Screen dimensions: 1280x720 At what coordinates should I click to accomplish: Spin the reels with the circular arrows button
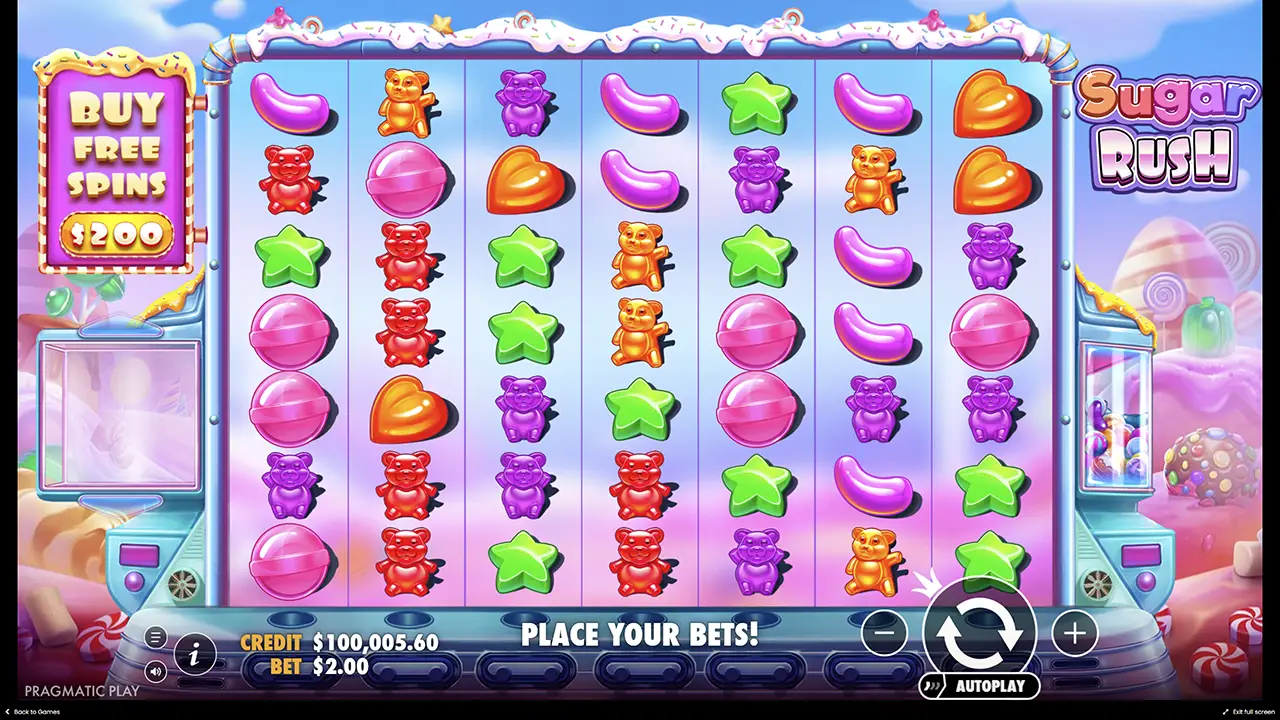[981, 633]
